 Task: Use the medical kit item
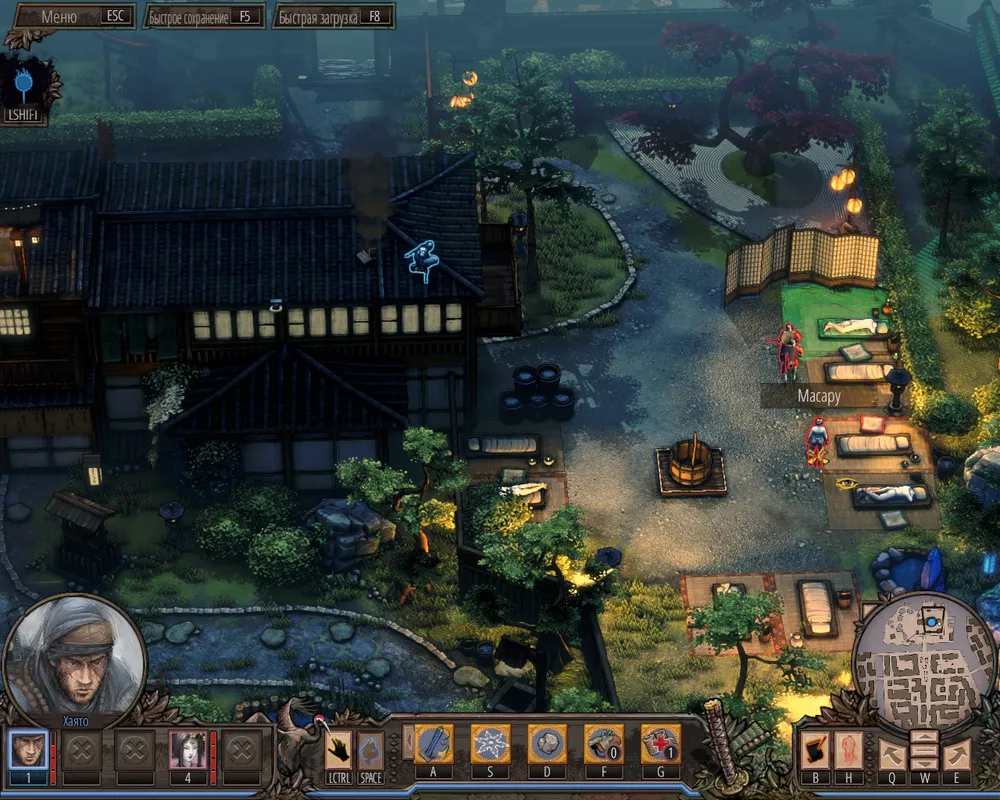[x=660, y=745]
